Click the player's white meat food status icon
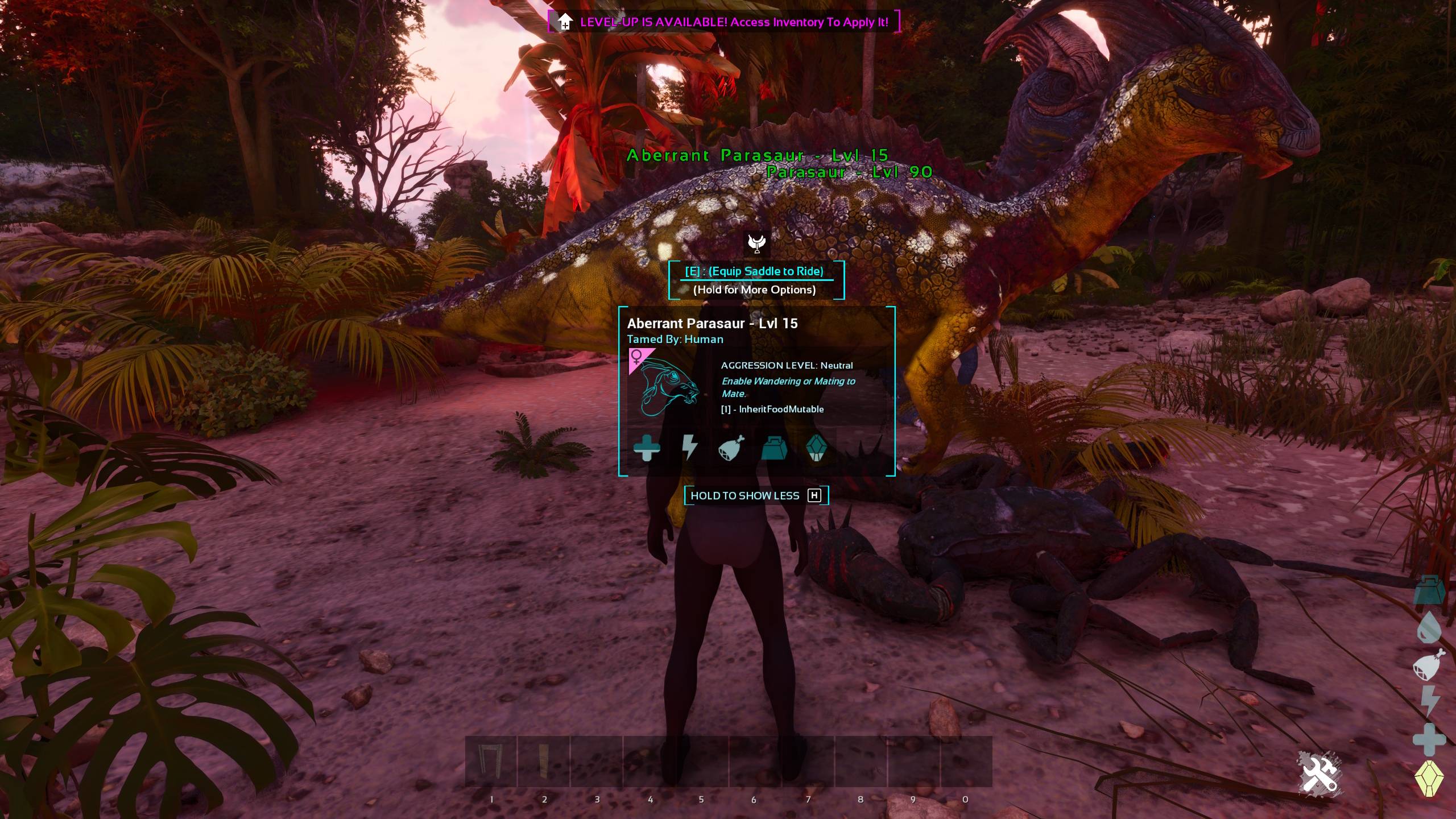 (1429, 664)
